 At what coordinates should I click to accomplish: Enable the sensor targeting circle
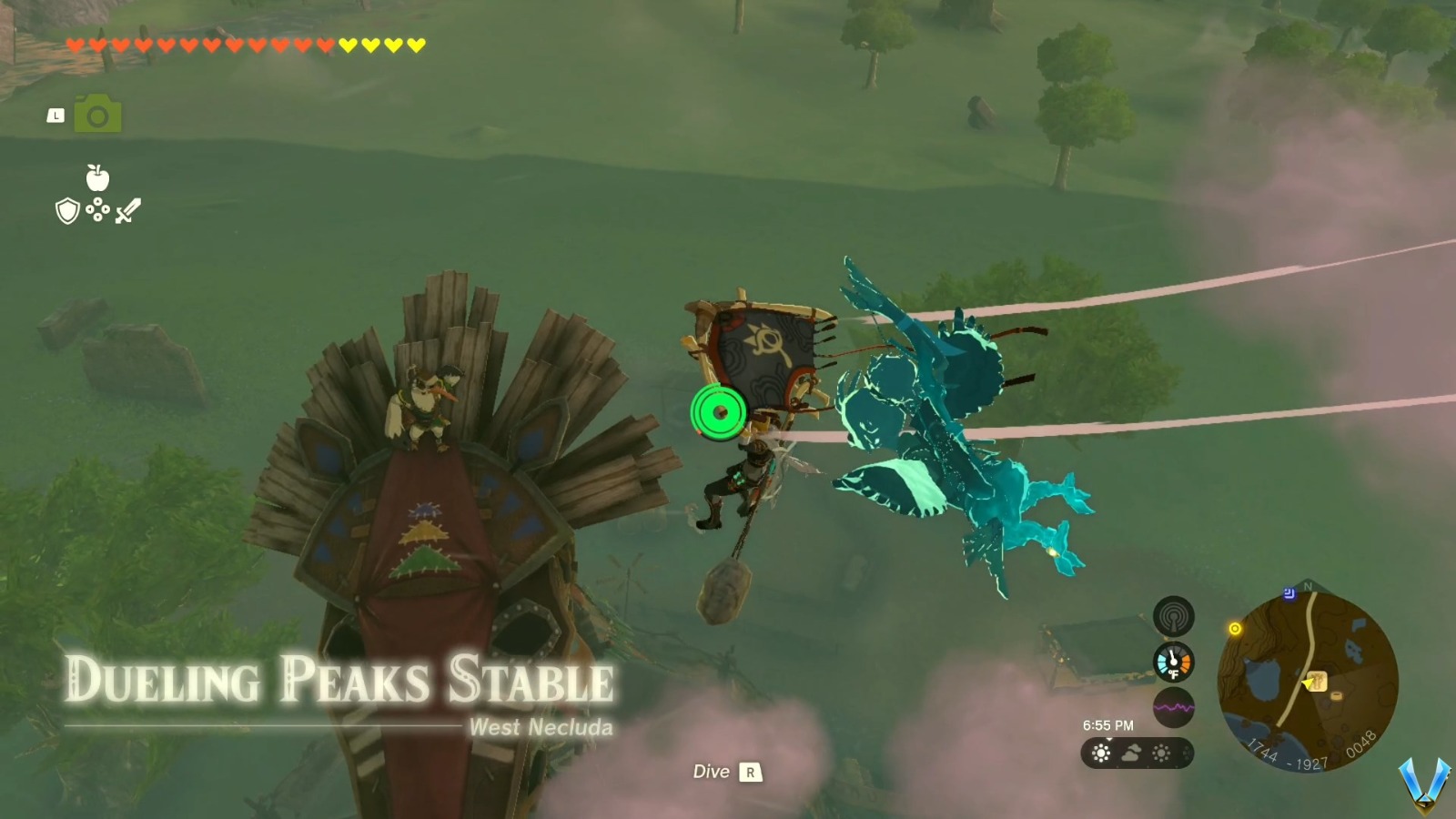[719, 414]
